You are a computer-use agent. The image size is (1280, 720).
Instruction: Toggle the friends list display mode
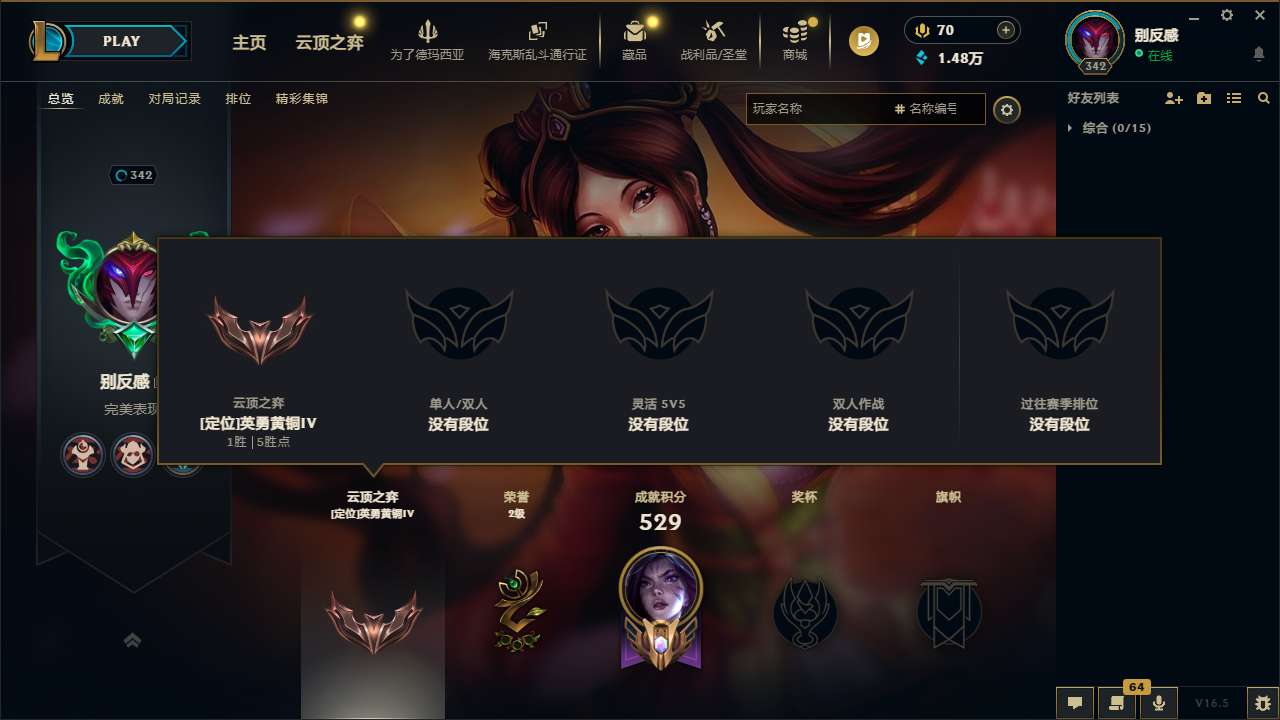(x=1233, y=98)
